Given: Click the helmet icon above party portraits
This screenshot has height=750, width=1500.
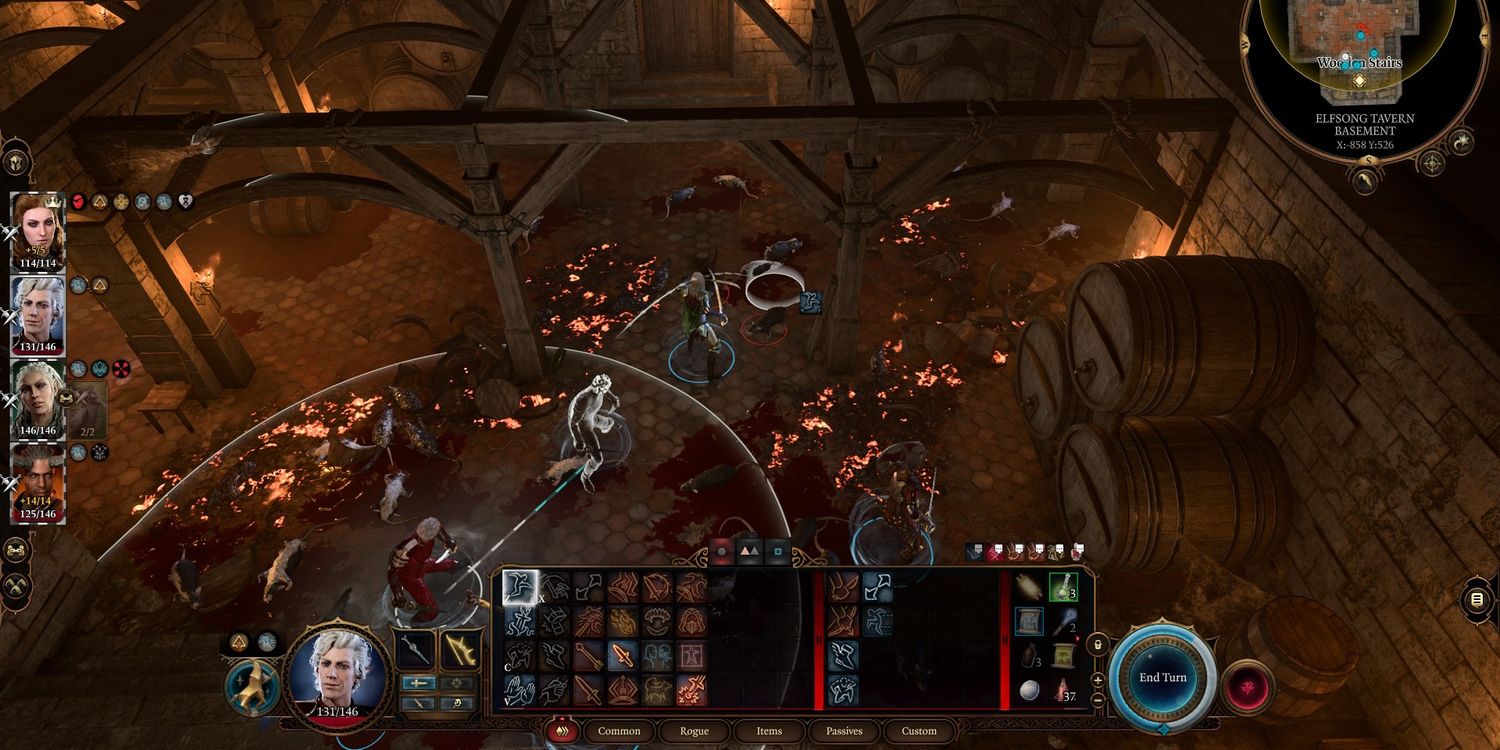Looking at the screenshot, I should pyautogui.click(x=17, y=162).
